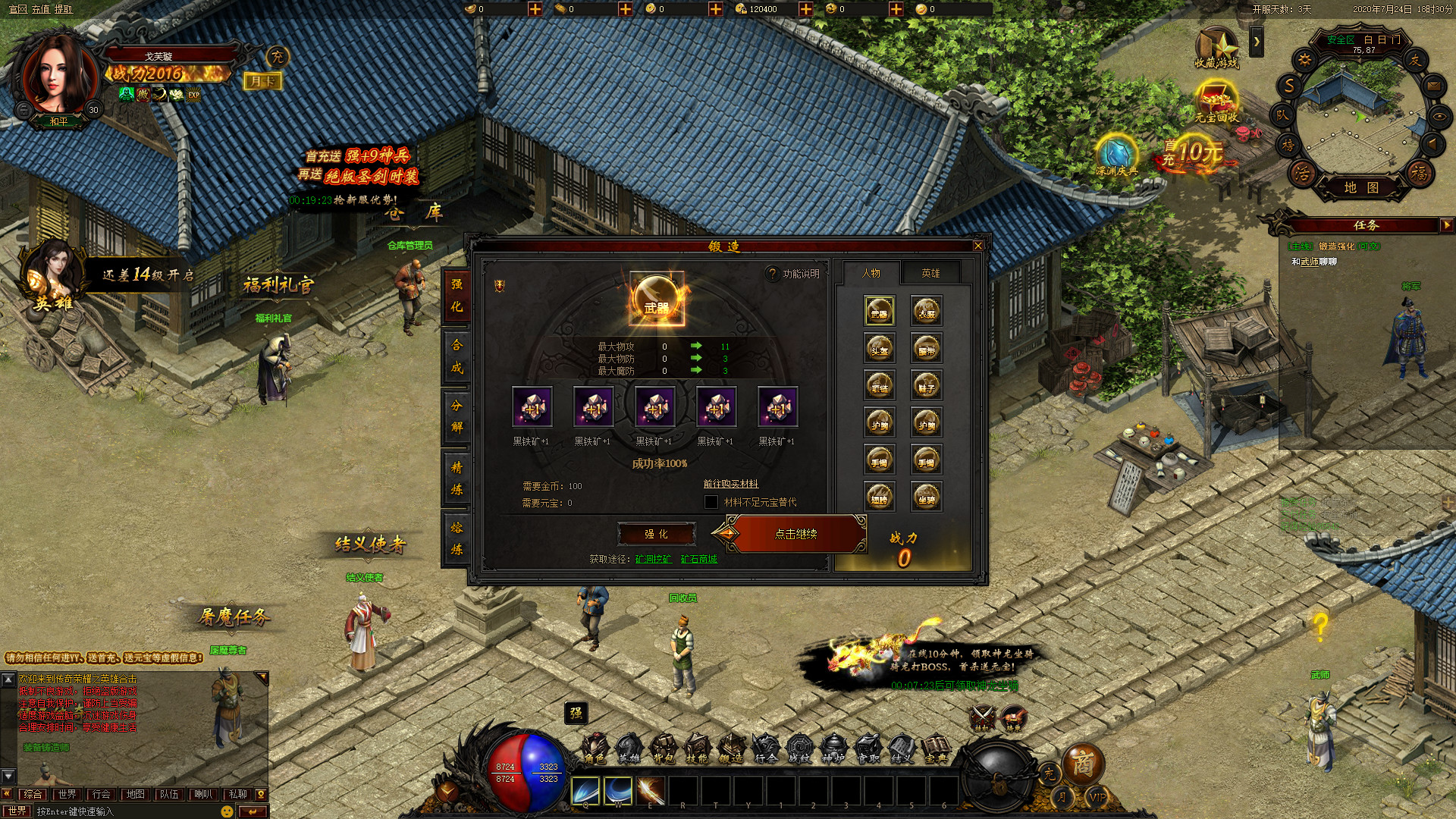
Task: Follow the 前往购买材料 link
Action: [x=730, y=484]
